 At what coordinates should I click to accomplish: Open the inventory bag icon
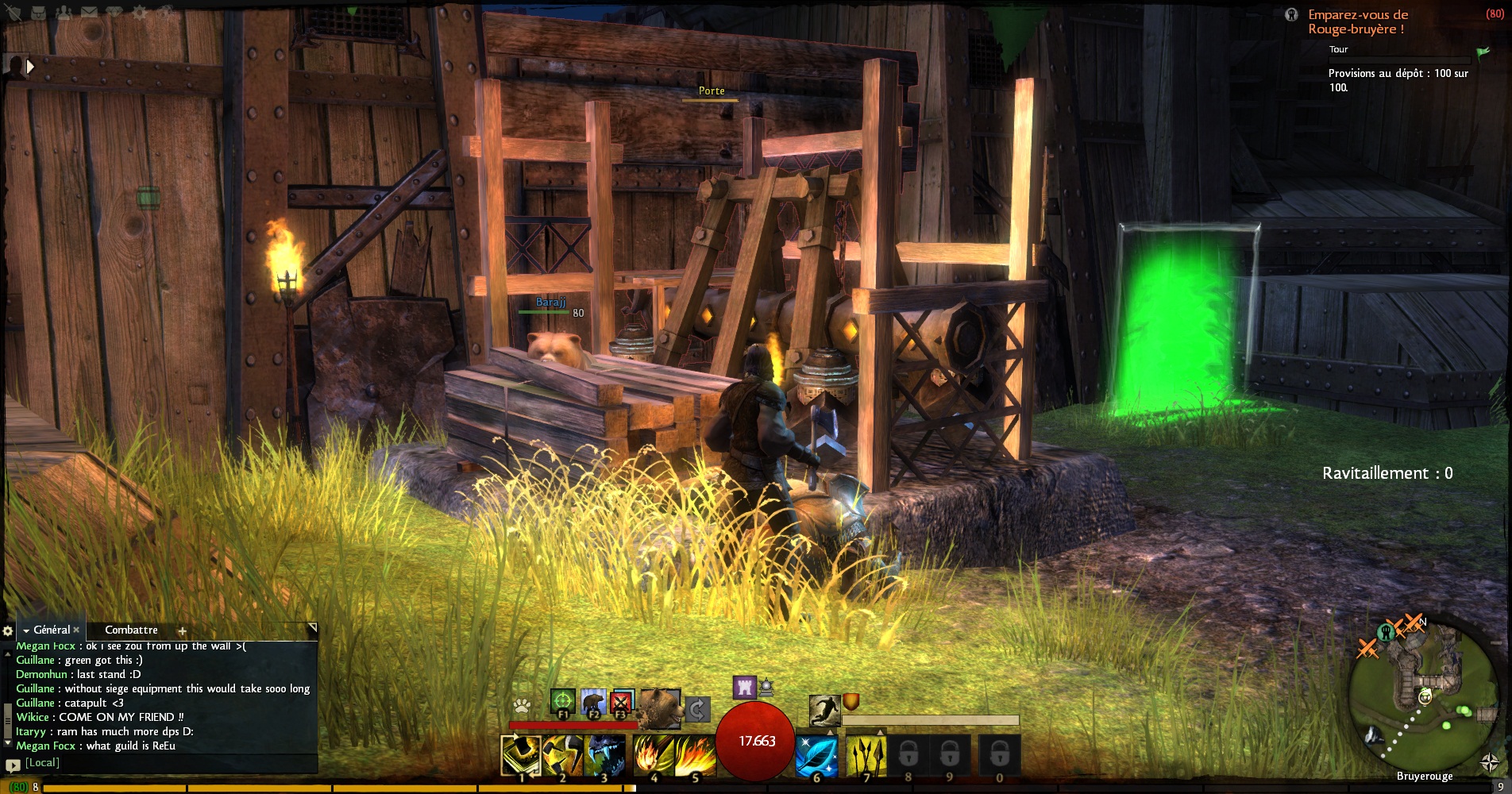click(x=38, y=12)
